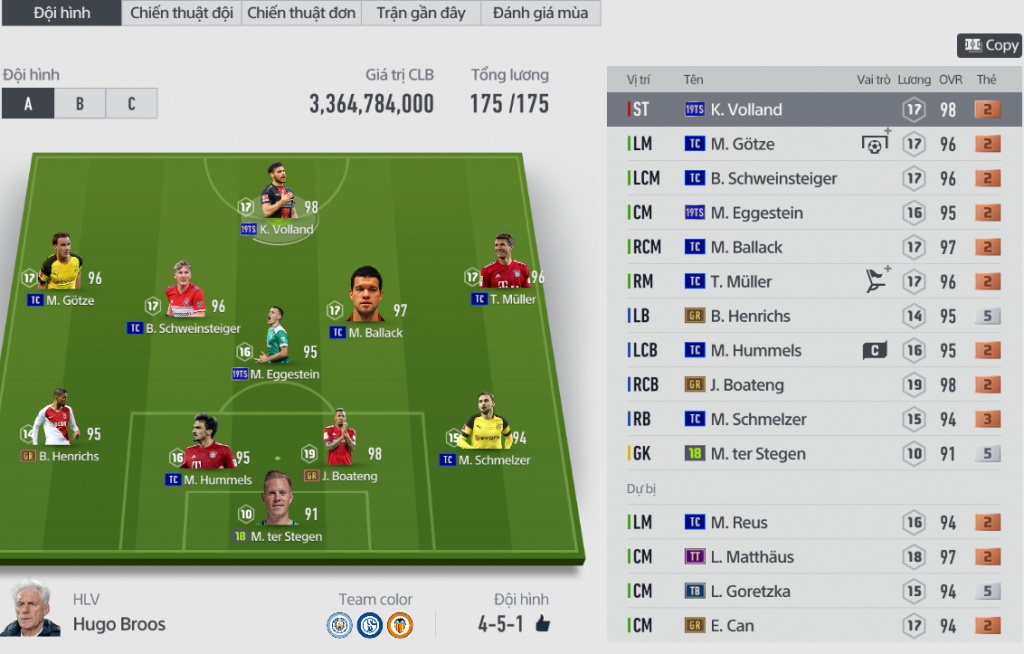
Task: Select T. Müller's card on the pitch
Action: point(504,265)
